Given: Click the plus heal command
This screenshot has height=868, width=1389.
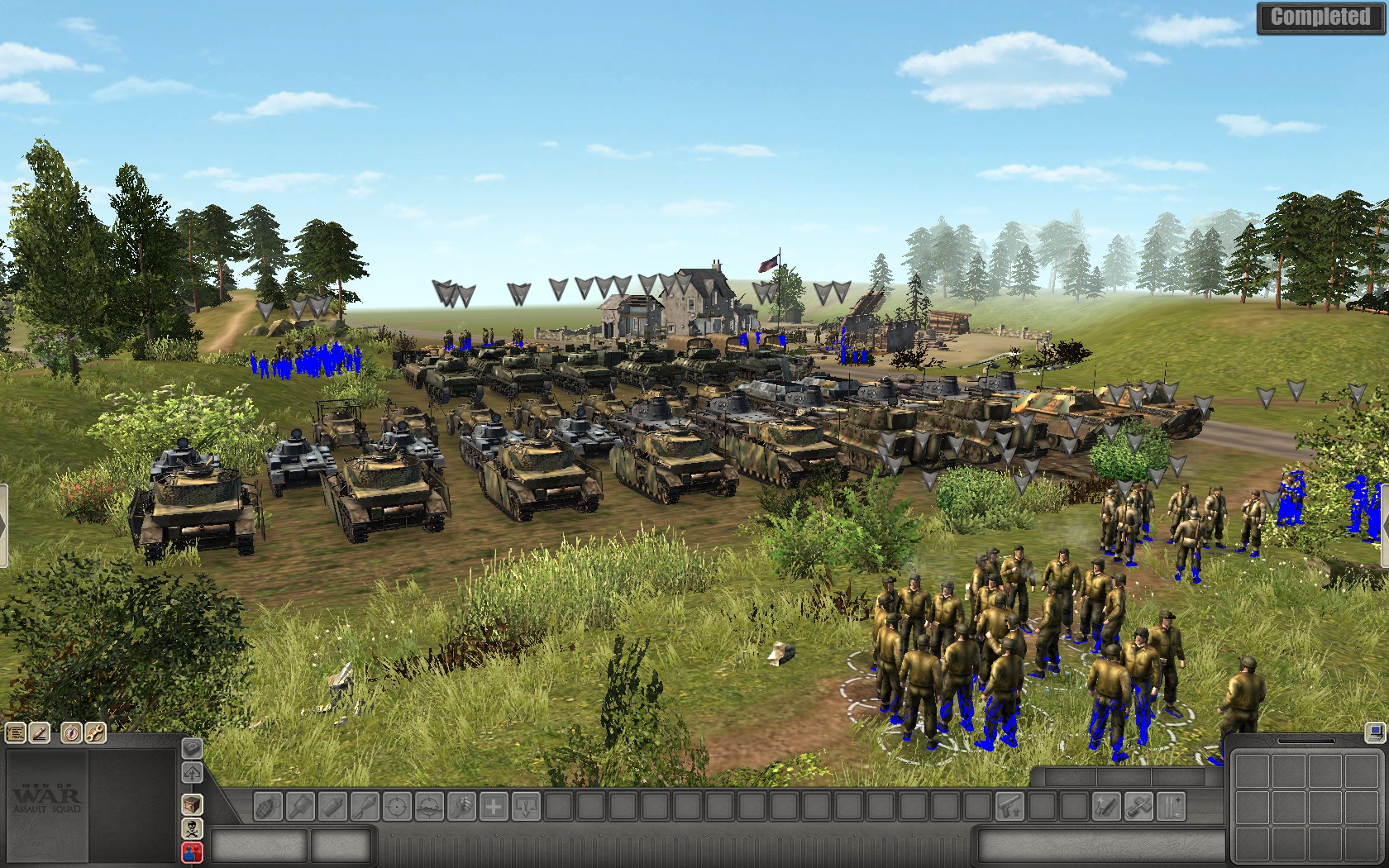Looking at the screenshot, I should coord(494,806).
